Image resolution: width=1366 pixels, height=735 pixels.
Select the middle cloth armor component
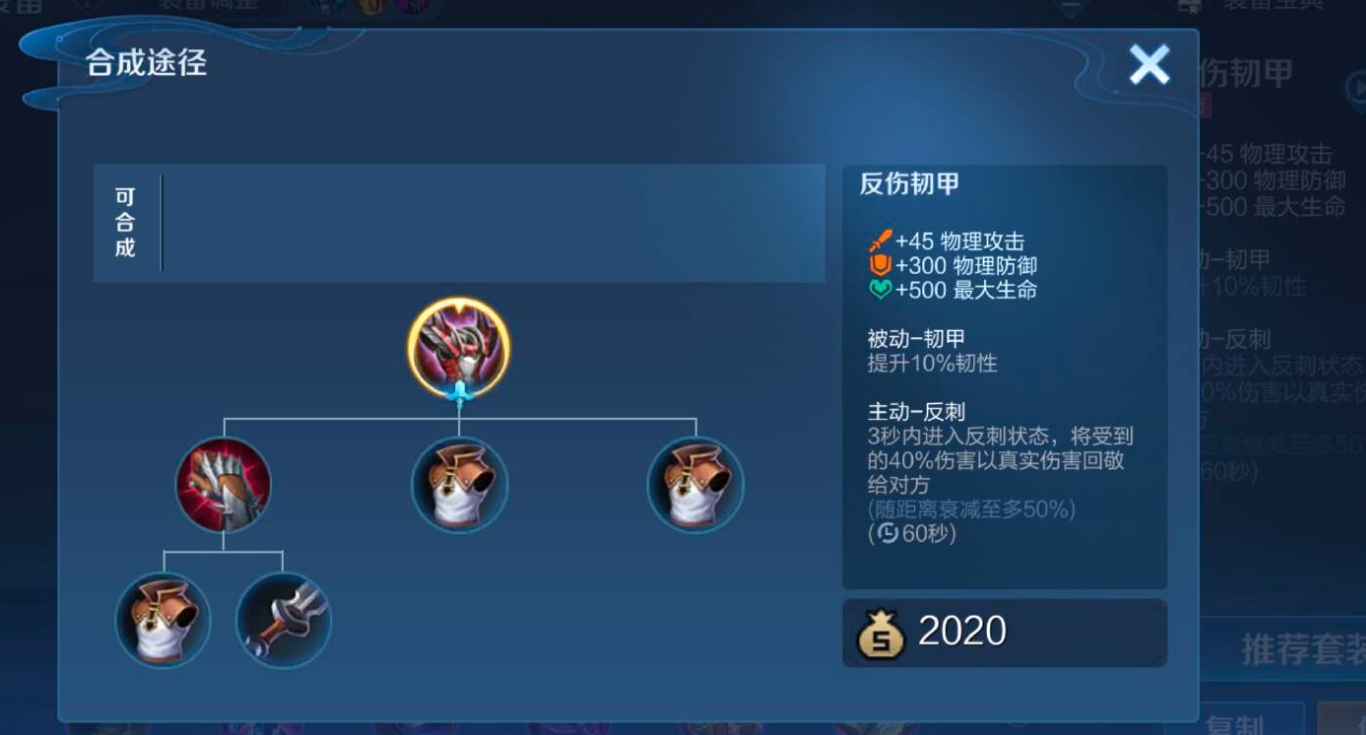459,484
